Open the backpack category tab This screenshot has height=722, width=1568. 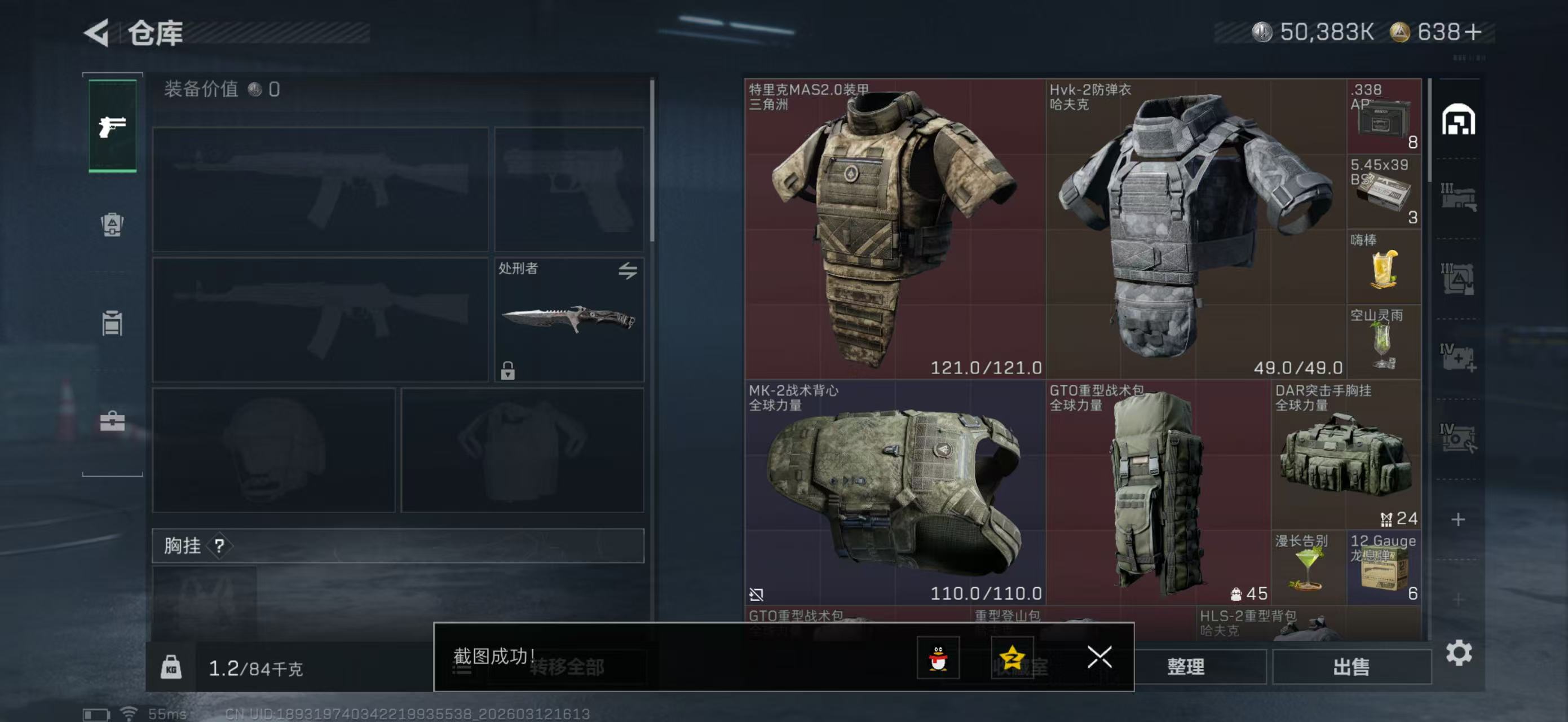tap(112, 224)
